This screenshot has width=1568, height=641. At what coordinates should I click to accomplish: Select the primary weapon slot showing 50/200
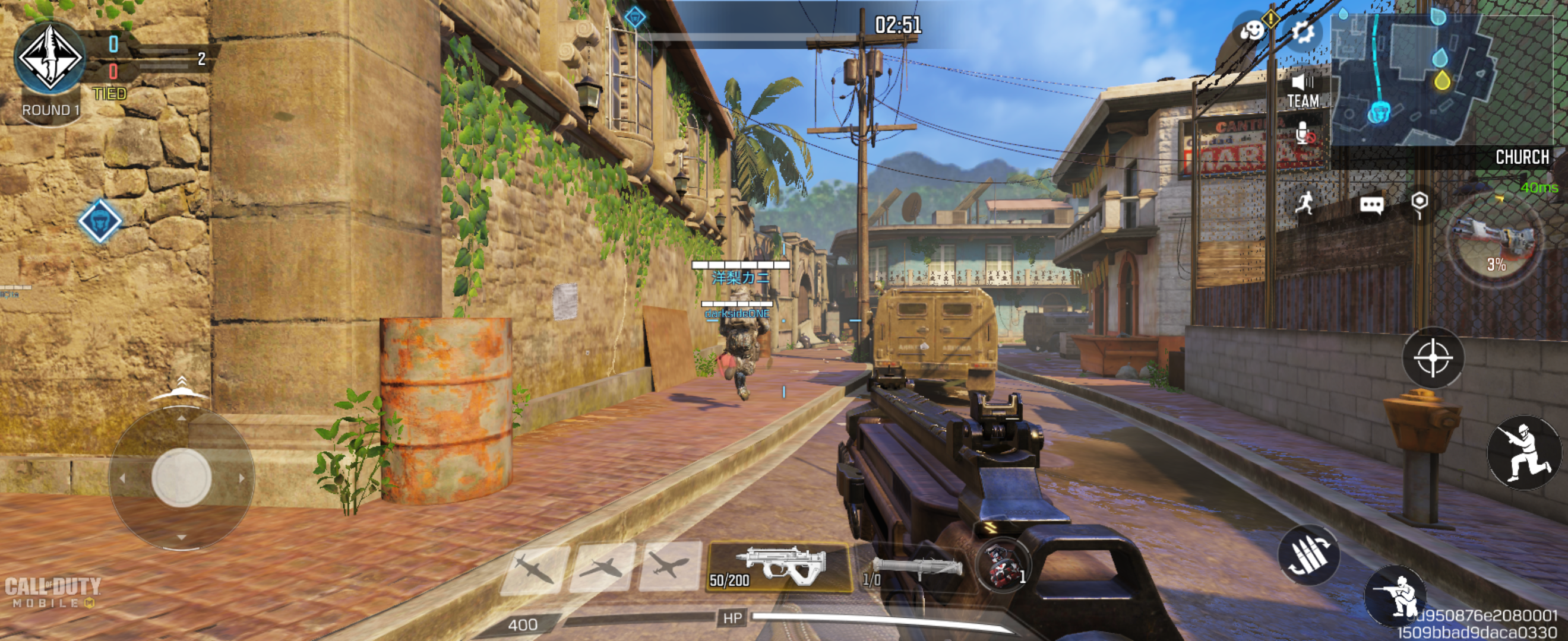pyautogui.click(x=779, y=567)
